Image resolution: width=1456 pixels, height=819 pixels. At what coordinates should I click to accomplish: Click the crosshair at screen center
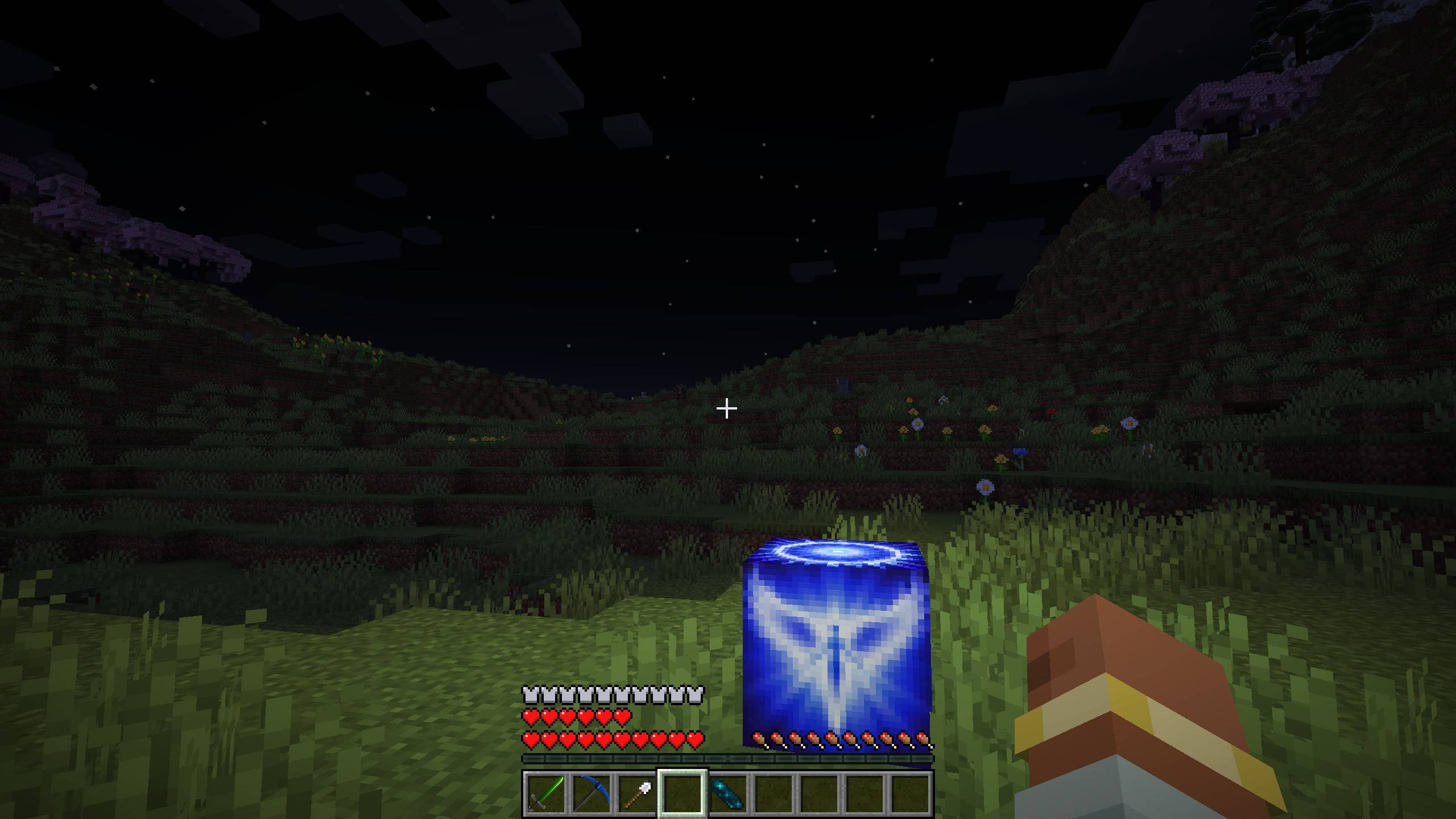726,408
